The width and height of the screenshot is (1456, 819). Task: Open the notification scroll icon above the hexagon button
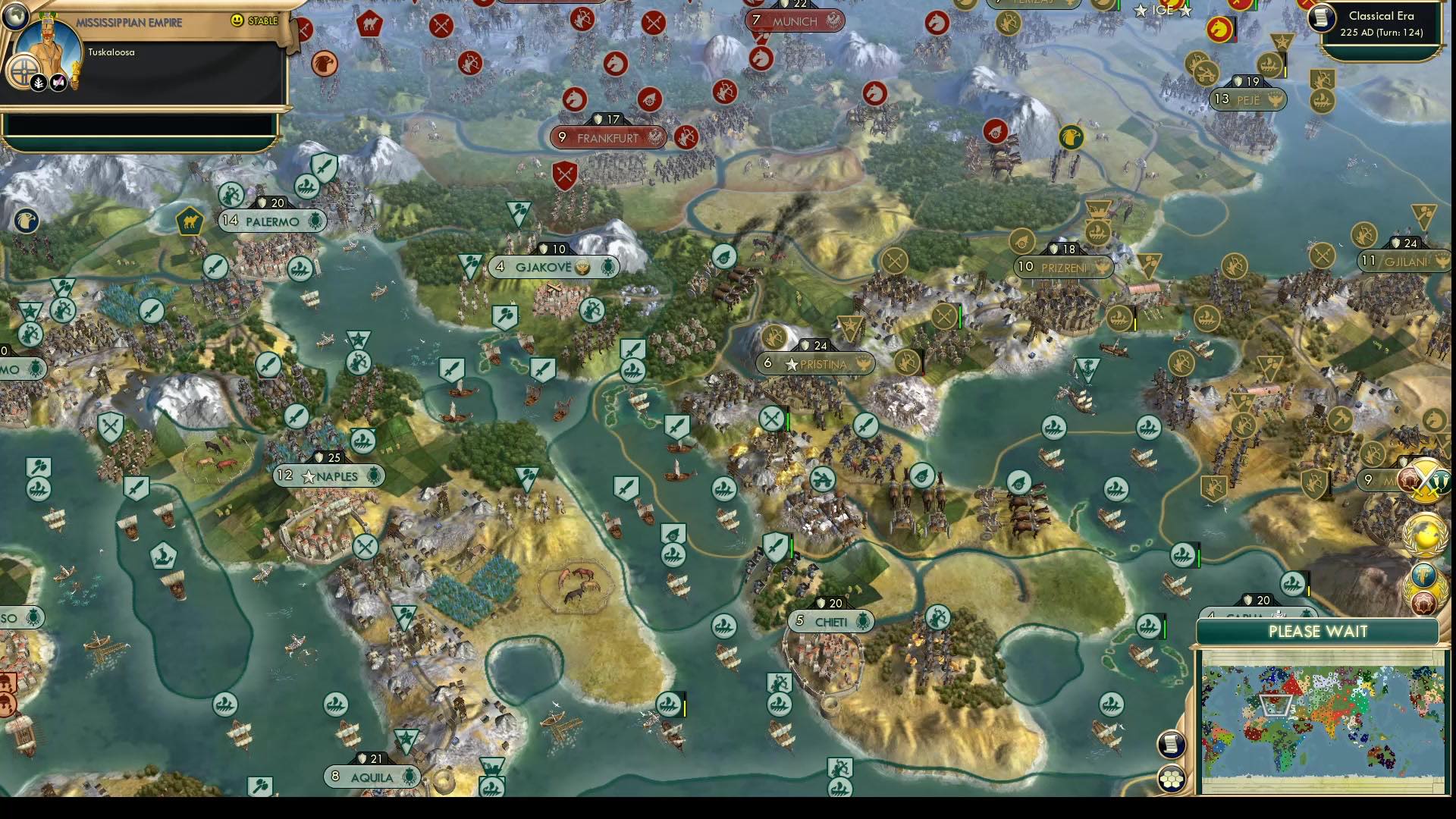tap(1170, 743)
